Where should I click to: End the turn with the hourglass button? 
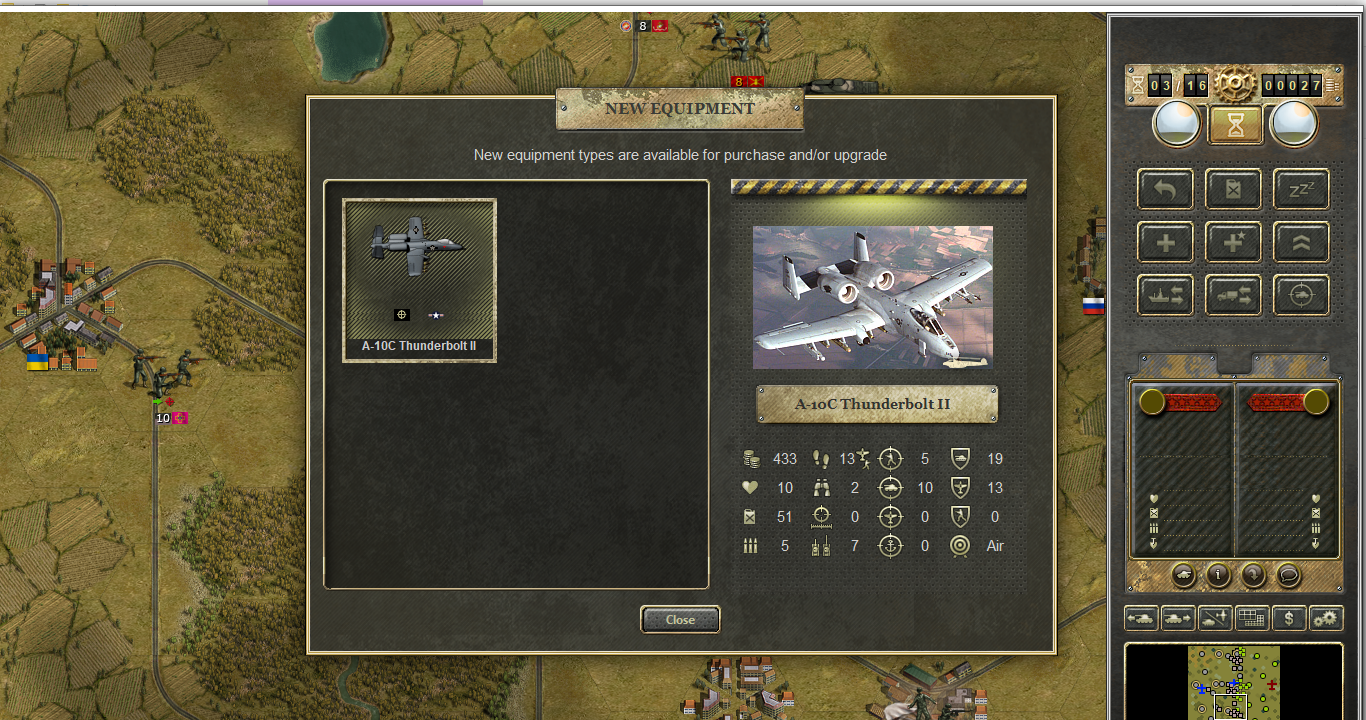pos(1234,125)
